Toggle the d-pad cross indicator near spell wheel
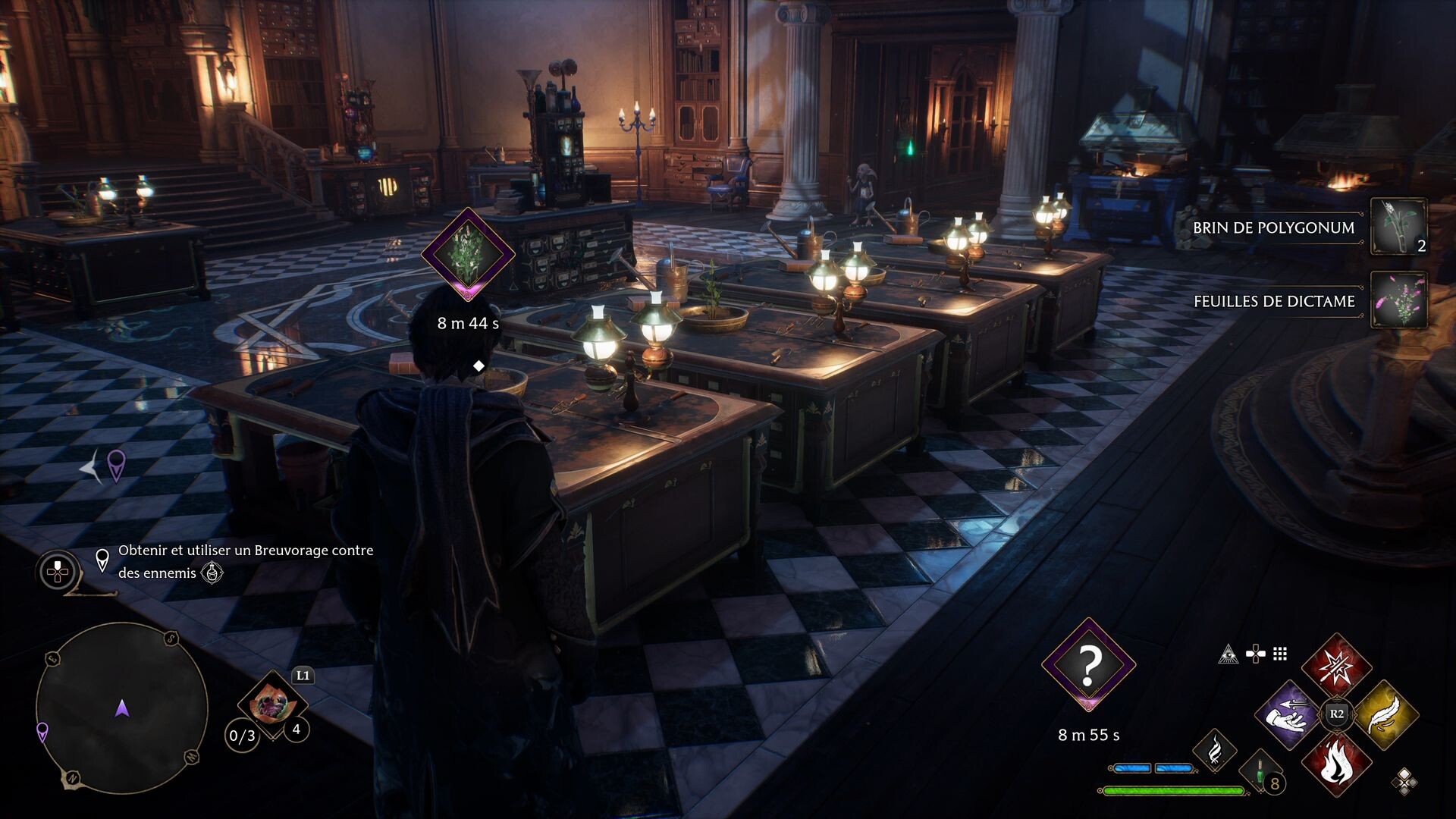Viewport: 1456px width, 819px height. click(x=1257, y=653)
